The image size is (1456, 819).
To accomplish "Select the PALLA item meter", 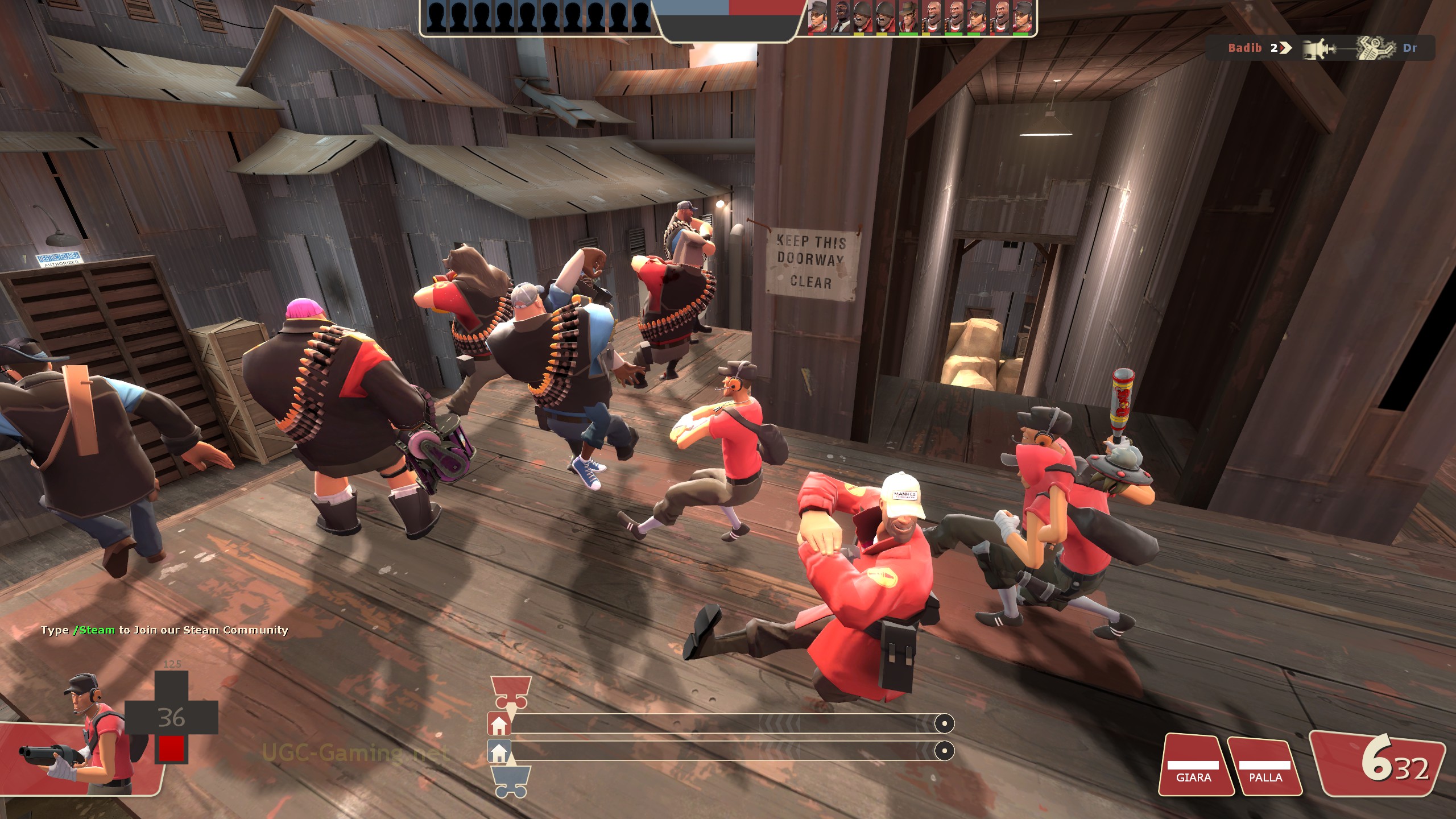I will (x=1265, y=765).
